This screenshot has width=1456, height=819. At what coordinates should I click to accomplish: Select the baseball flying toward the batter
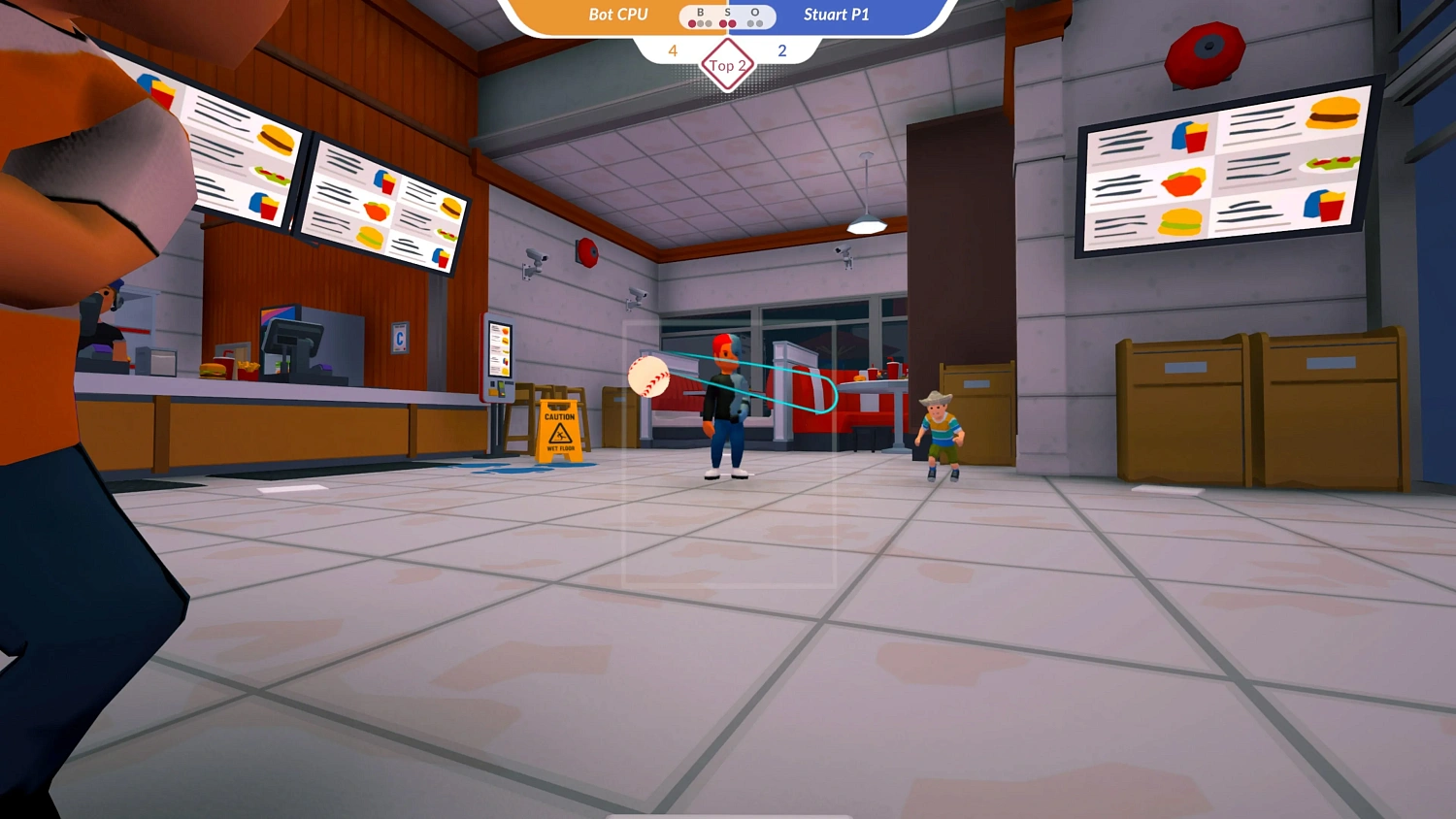[x=650, y=376]
